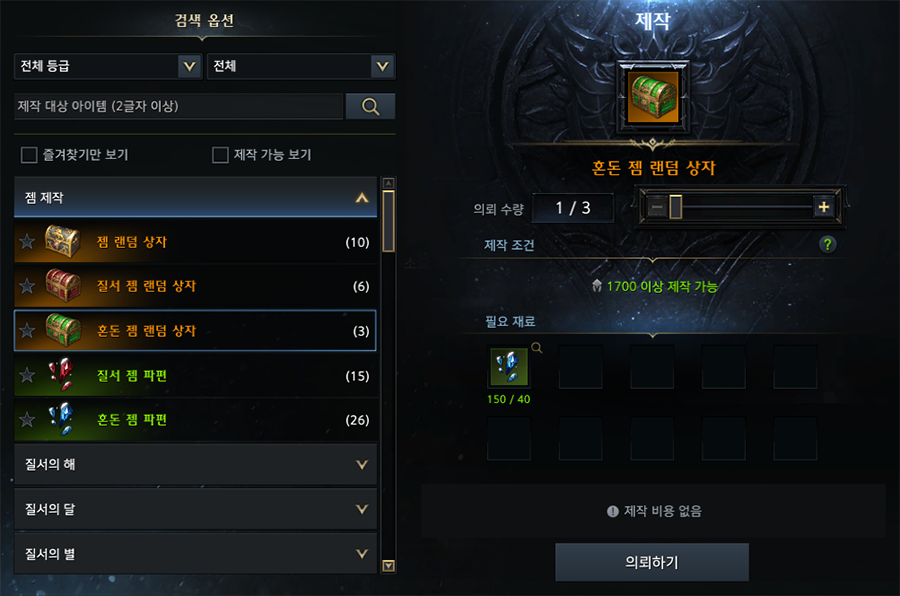Toggle the 제작 가능 보기 checkbox

(x=221, y=155)
